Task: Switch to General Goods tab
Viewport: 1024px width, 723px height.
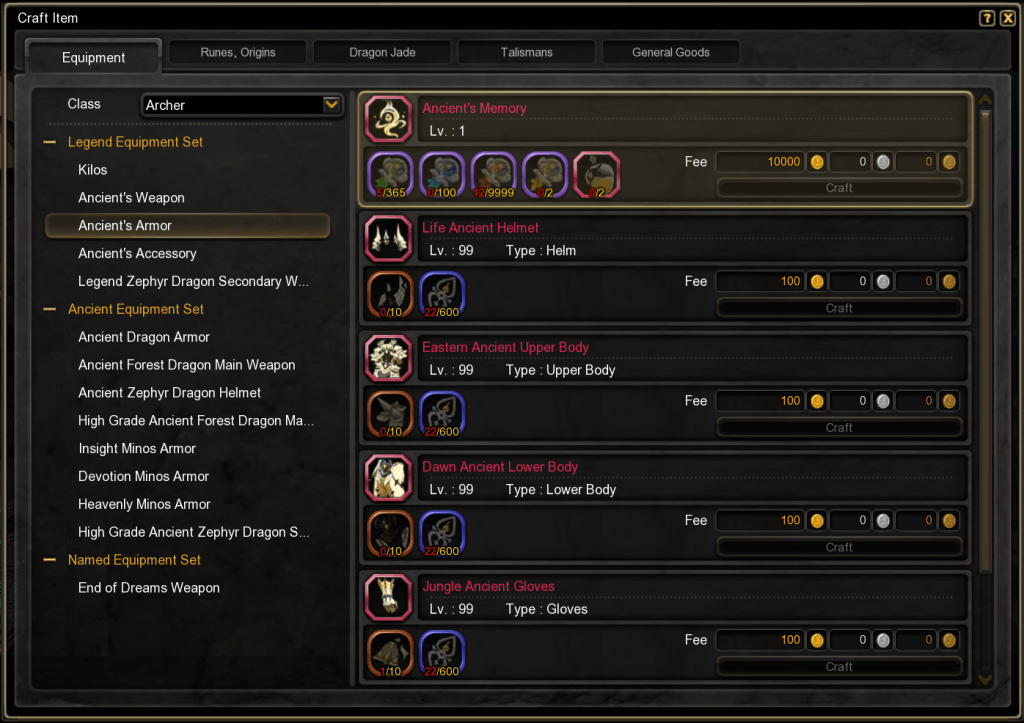Action: (670, 52)
